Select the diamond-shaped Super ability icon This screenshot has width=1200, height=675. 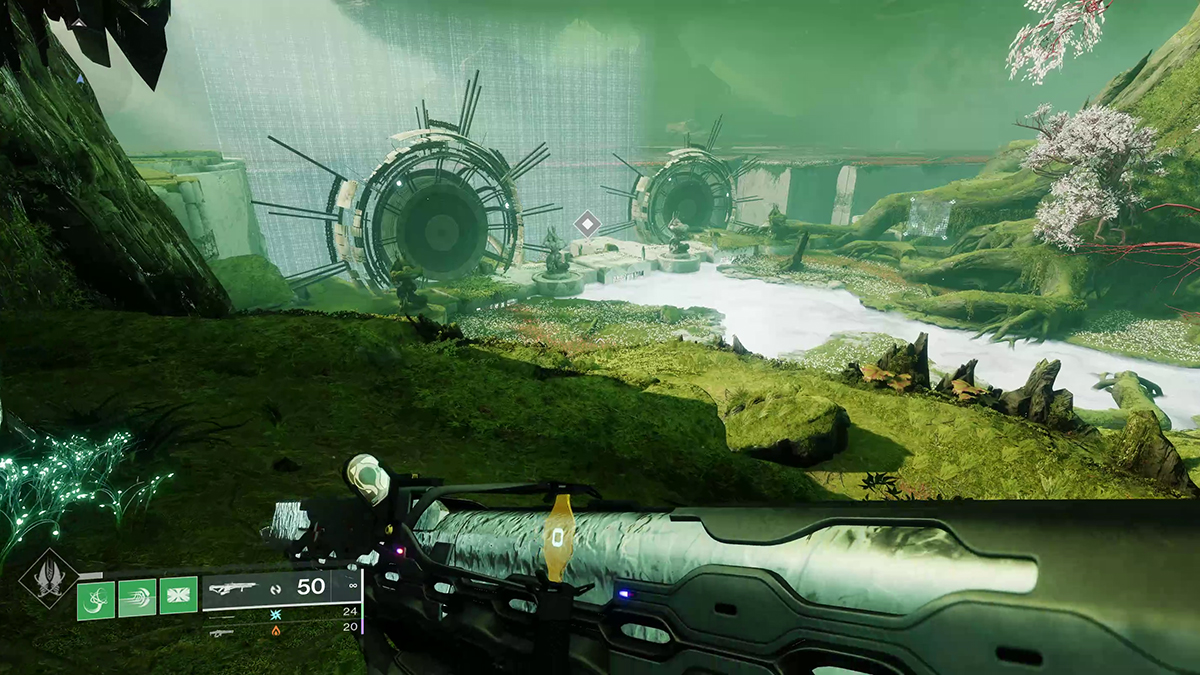[48, 578]
